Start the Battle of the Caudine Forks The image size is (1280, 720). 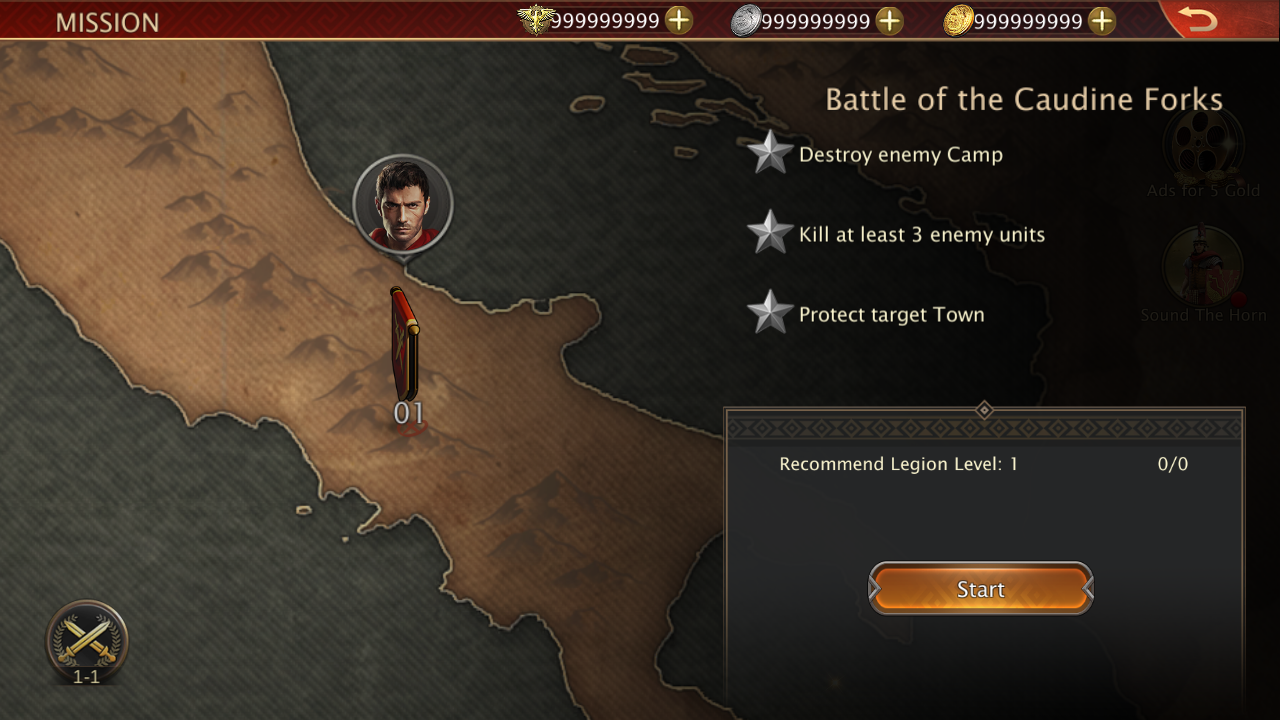[x=980, y=589]
